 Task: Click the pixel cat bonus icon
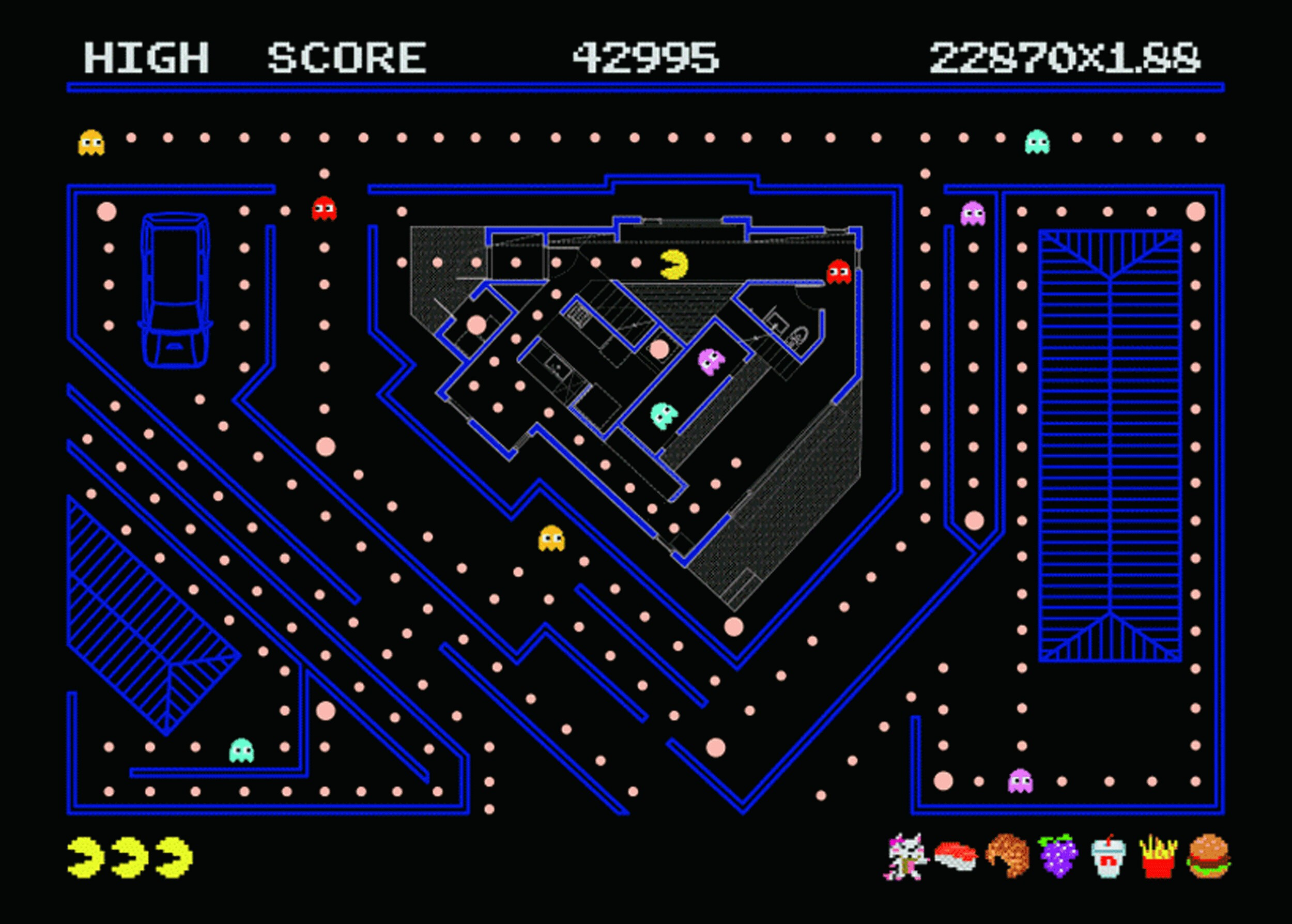coord(907,856)
